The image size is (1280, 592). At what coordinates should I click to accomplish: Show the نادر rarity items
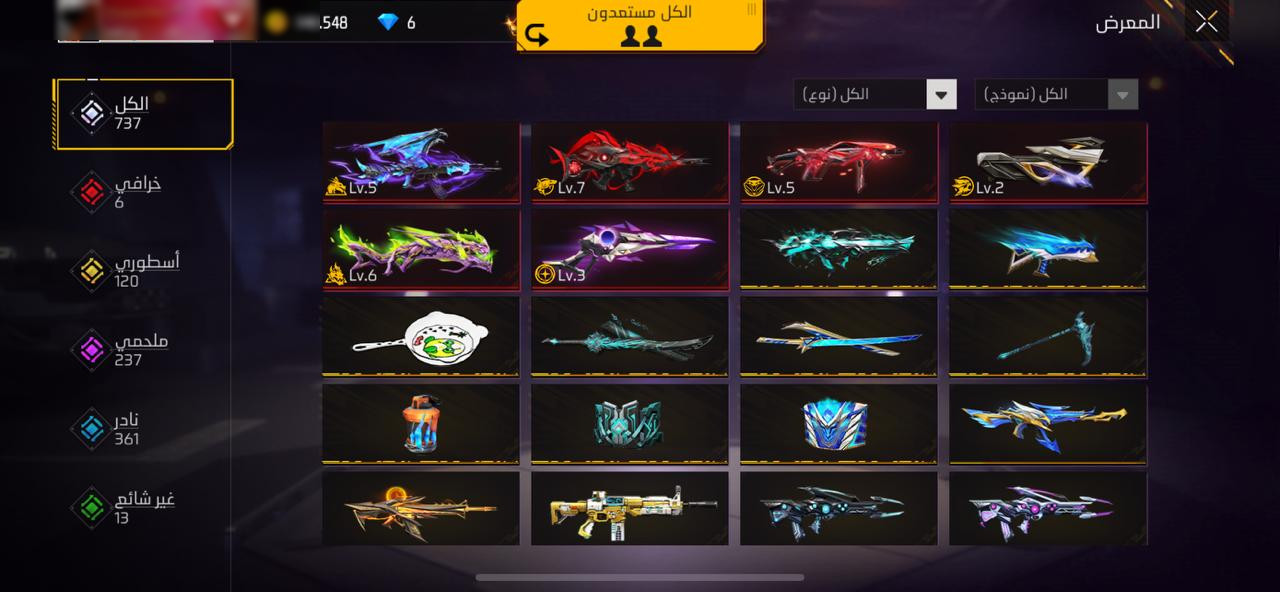tap(125, 429)
